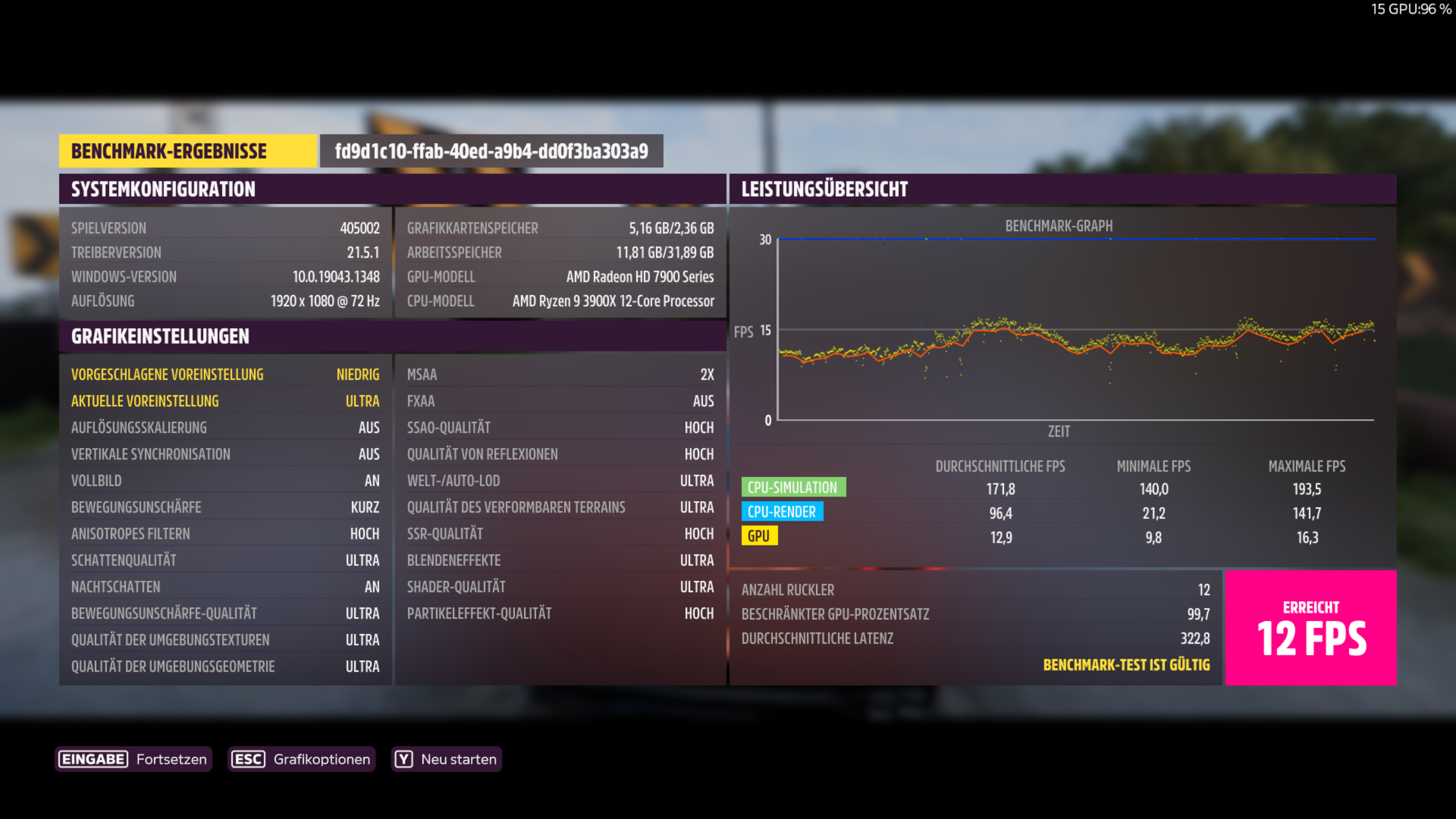Switch to the Grafikeinstellungen section
Screen dimensions: 1456x819
coord(159,336)
